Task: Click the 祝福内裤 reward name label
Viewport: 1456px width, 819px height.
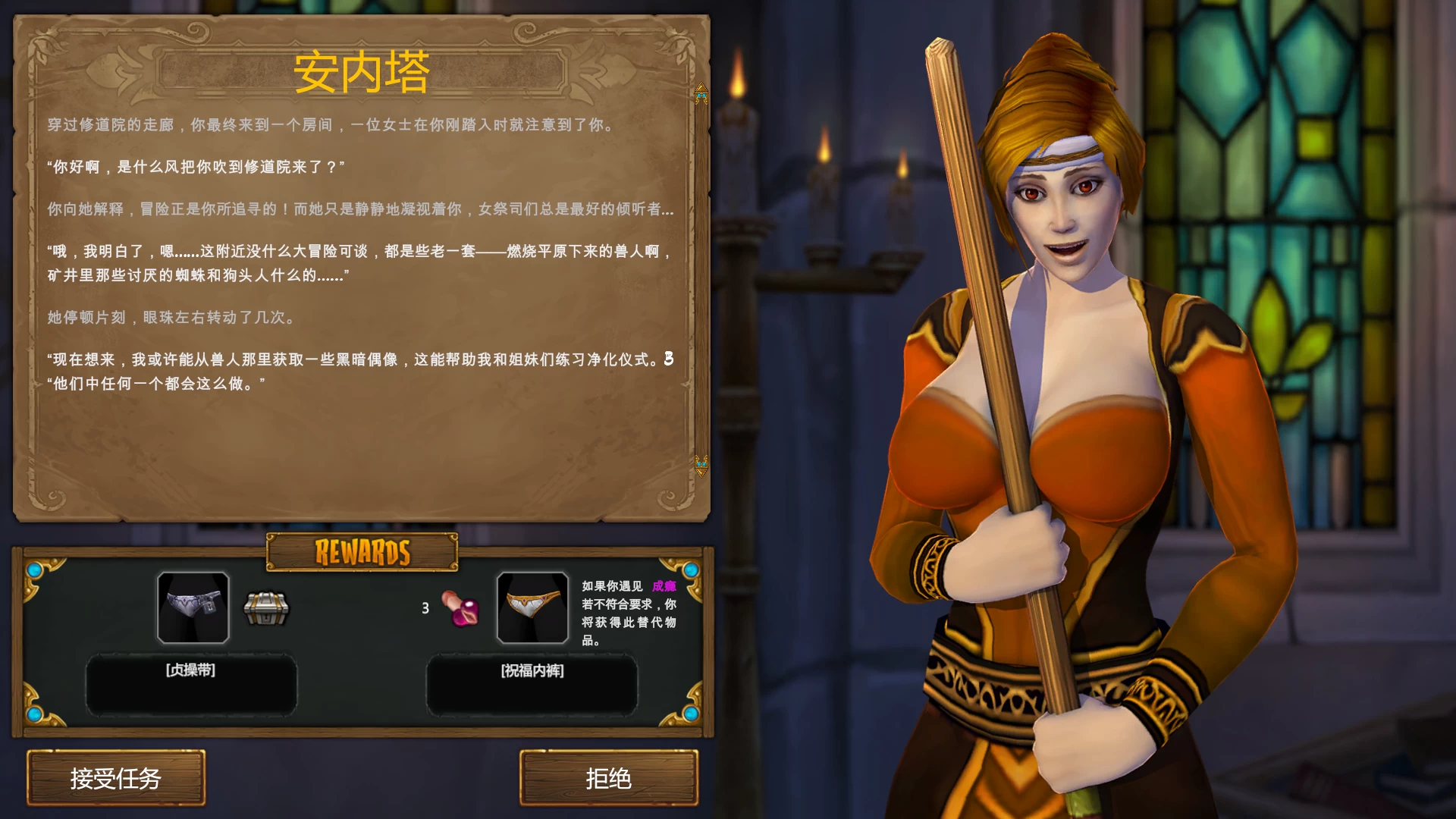Action: pyautogui.click(x=532, y=671)
